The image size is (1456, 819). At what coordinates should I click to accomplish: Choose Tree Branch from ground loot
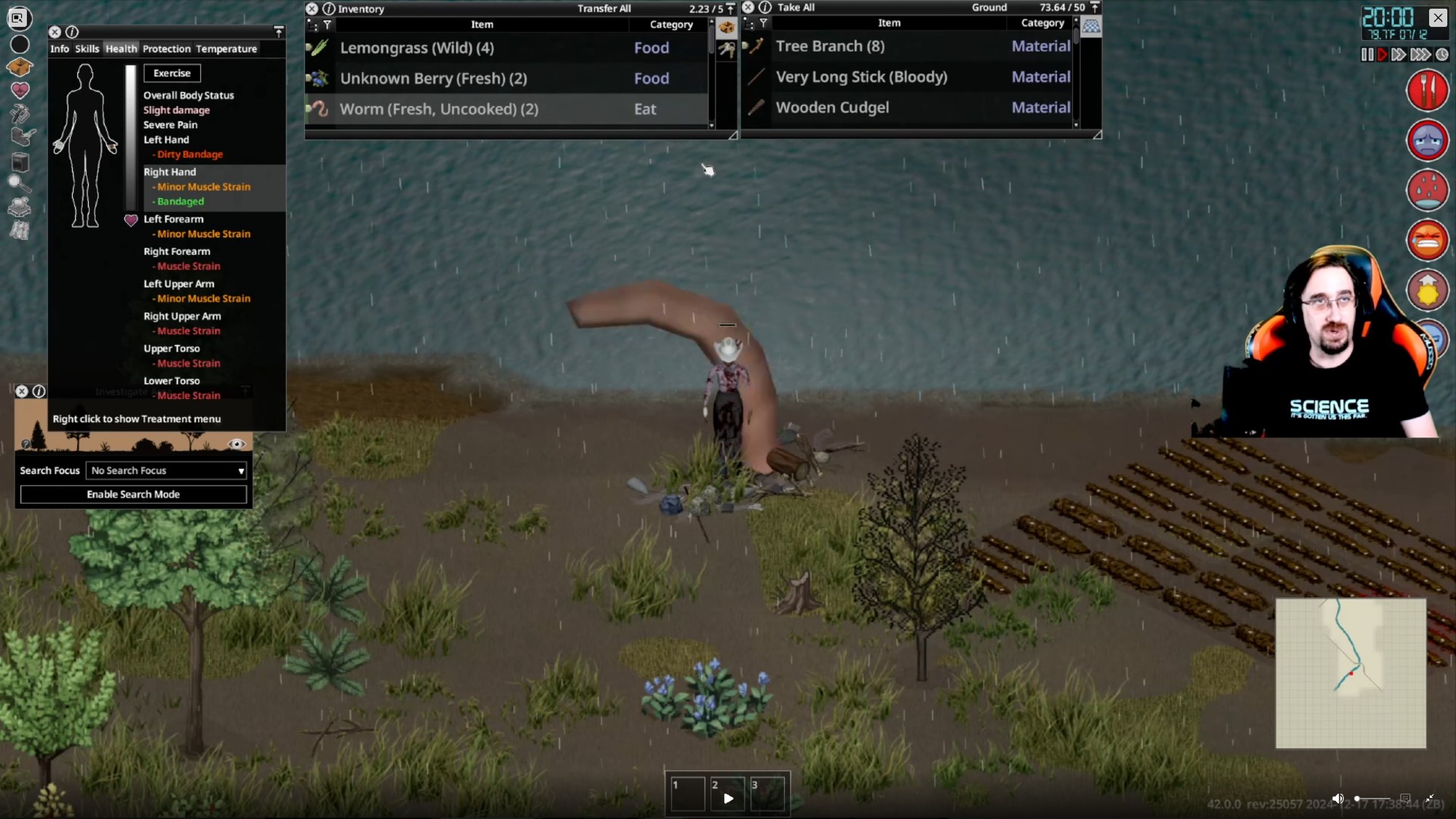coord(830,47)
